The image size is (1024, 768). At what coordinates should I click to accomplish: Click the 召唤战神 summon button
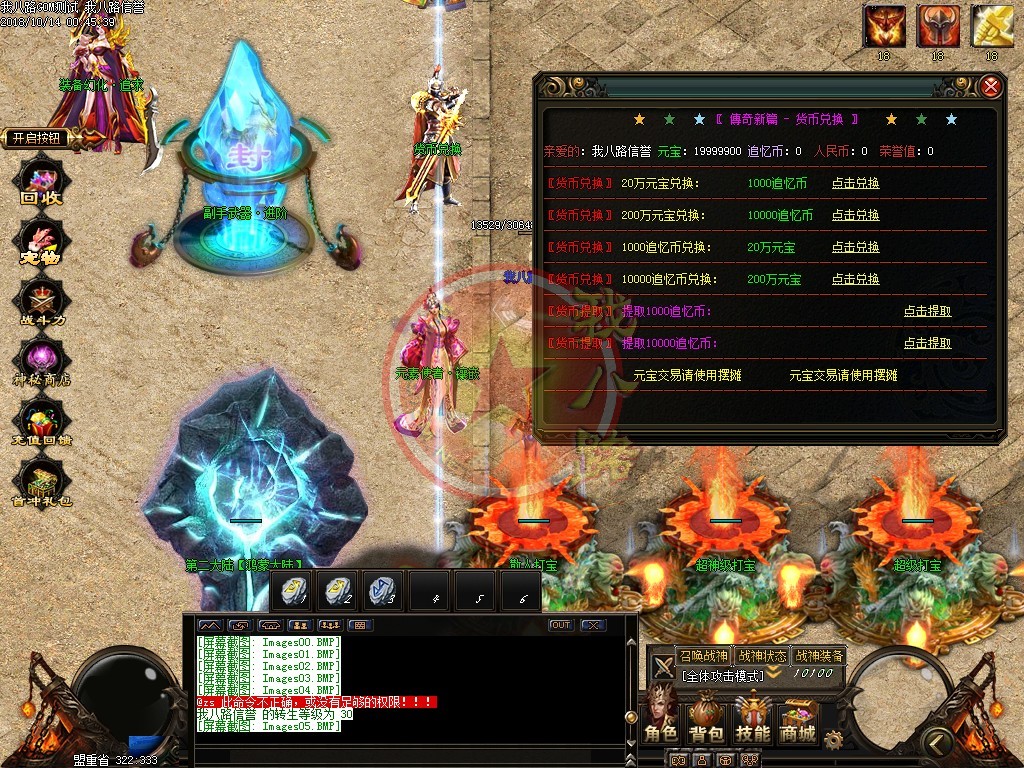703,656
